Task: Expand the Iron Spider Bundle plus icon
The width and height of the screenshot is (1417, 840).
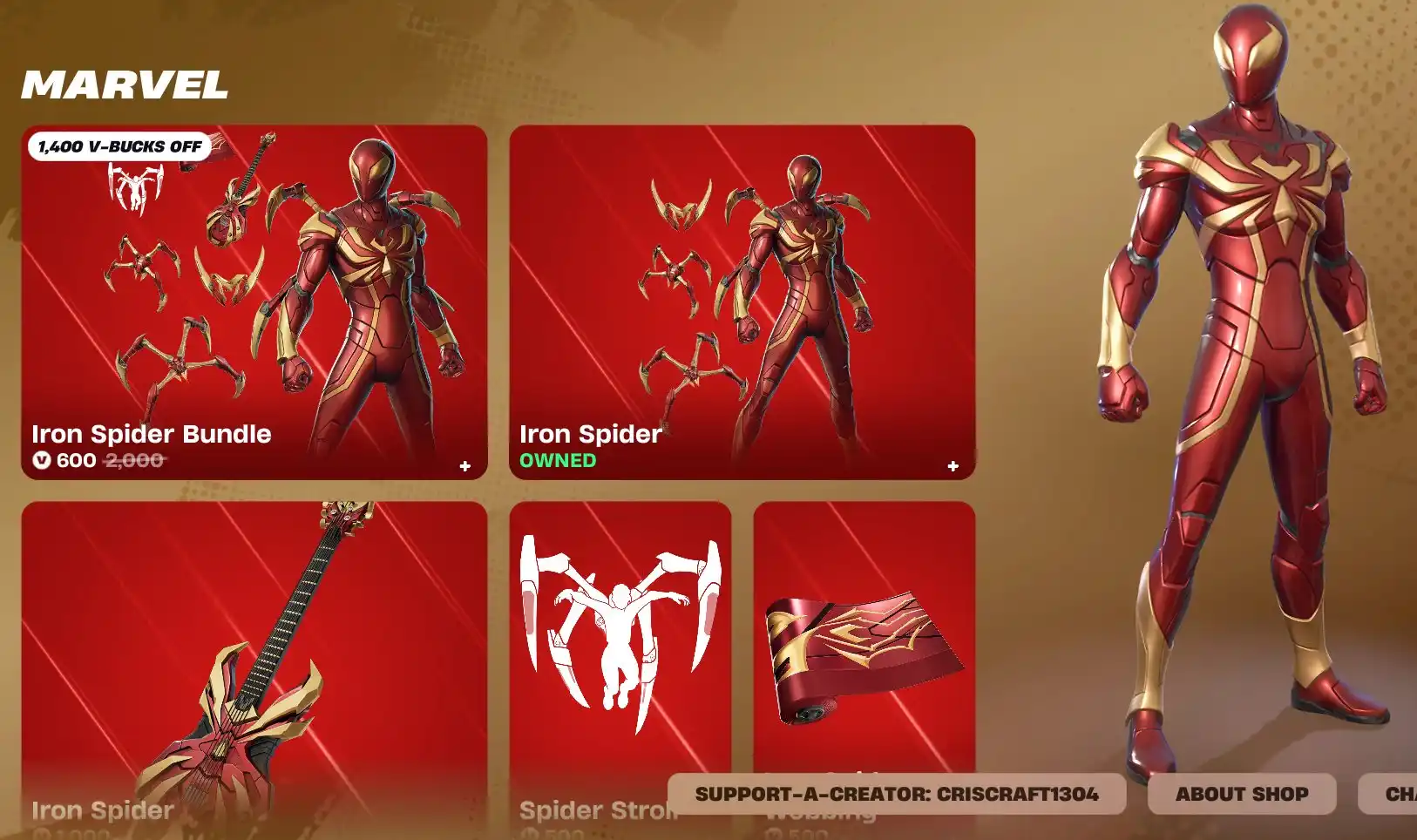Action: [465, 466]
